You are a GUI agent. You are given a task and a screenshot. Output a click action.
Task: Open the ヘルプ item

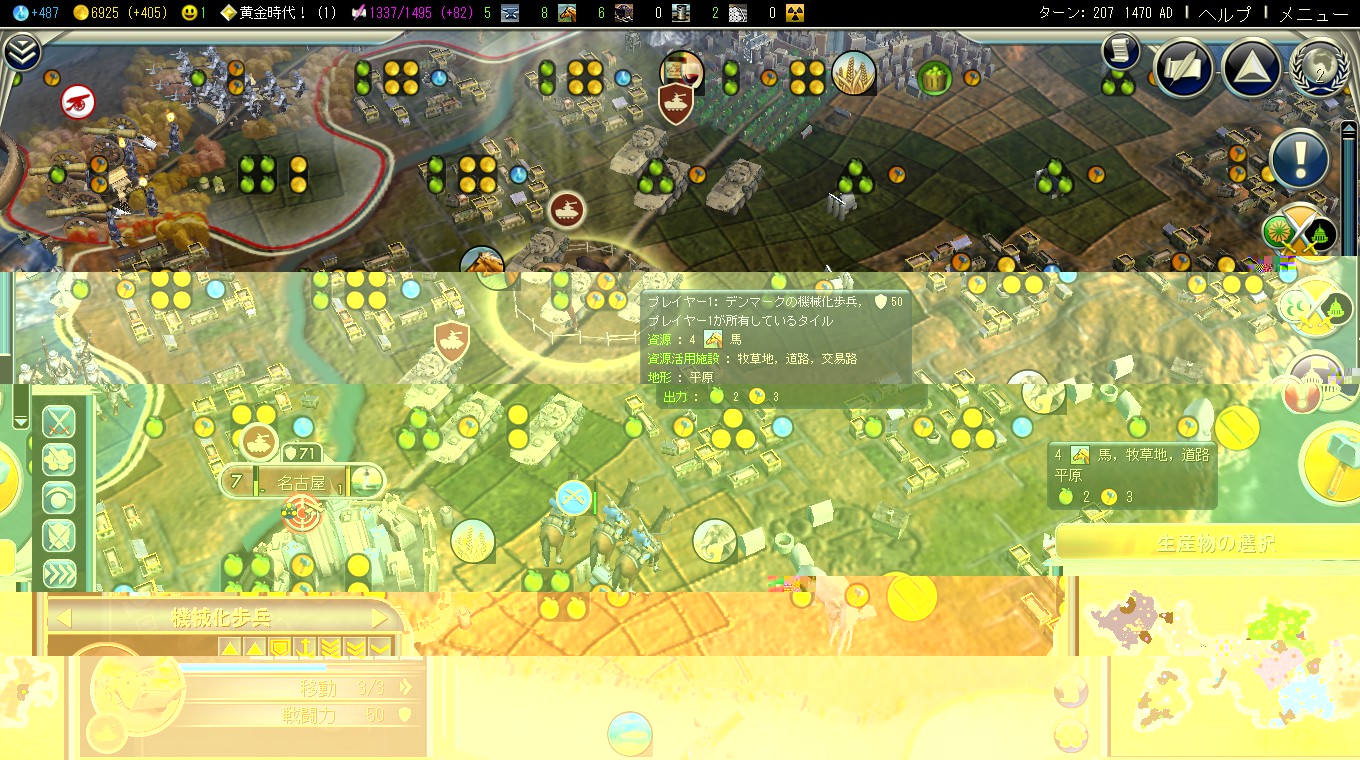1226,14
